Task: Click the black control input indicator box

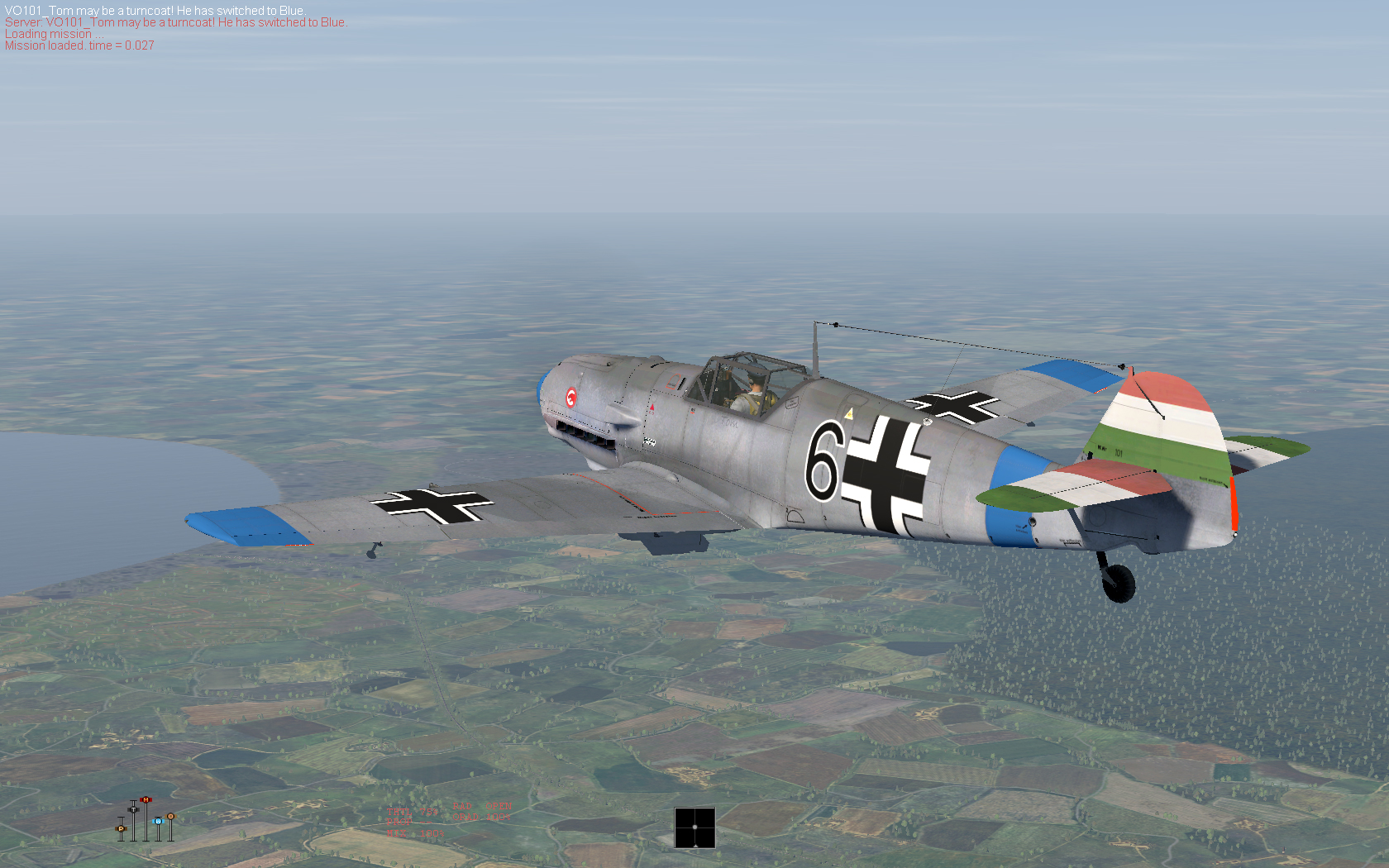Action: point(694,827)
